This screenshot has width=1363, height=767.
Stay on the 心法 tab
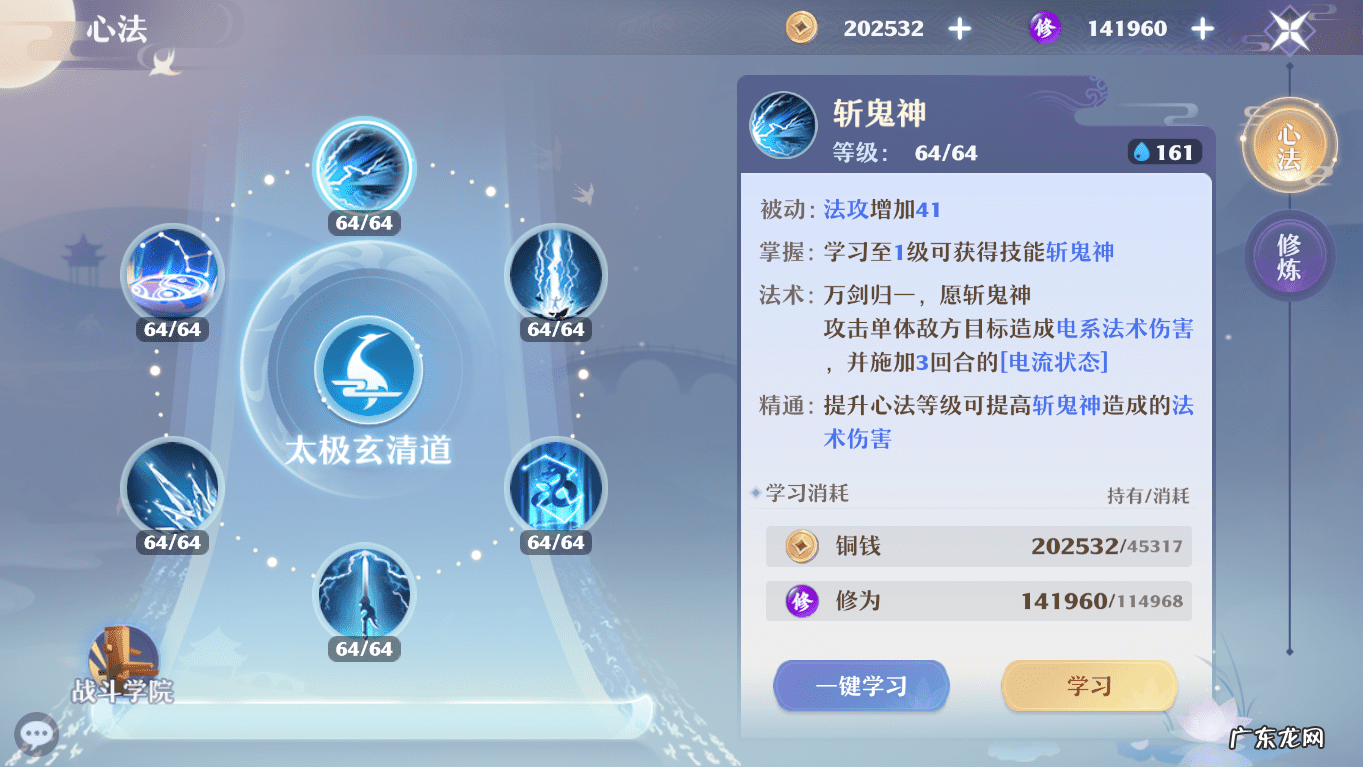tap(1289, 145)
